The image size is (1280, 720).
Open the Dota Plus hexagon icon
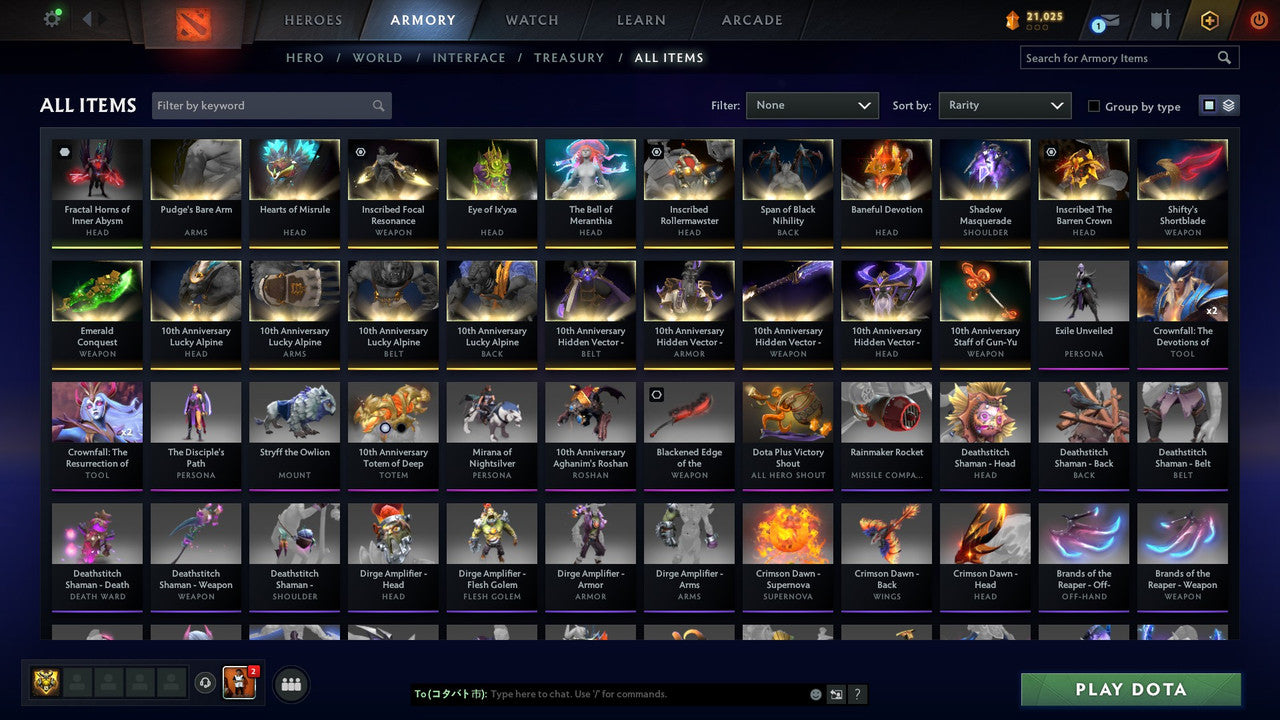click(1208, 18)
